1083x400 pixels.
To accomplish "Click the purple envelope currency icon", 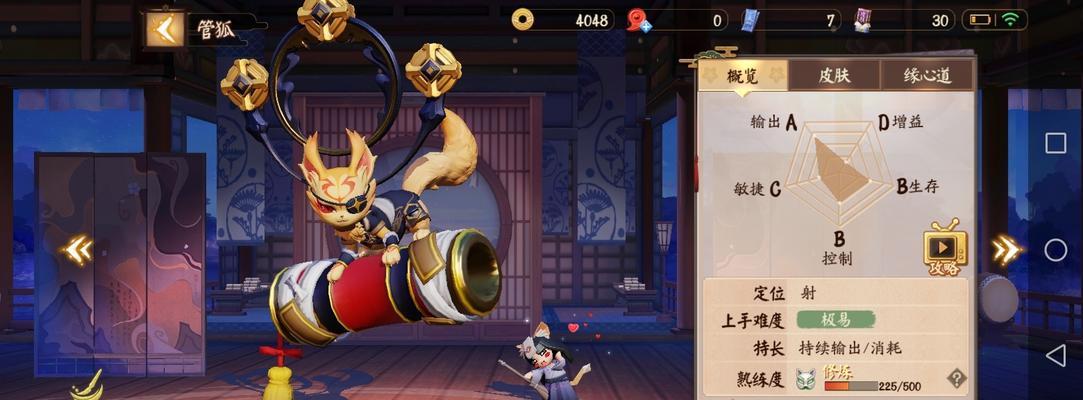I will [x=863, y=20].
